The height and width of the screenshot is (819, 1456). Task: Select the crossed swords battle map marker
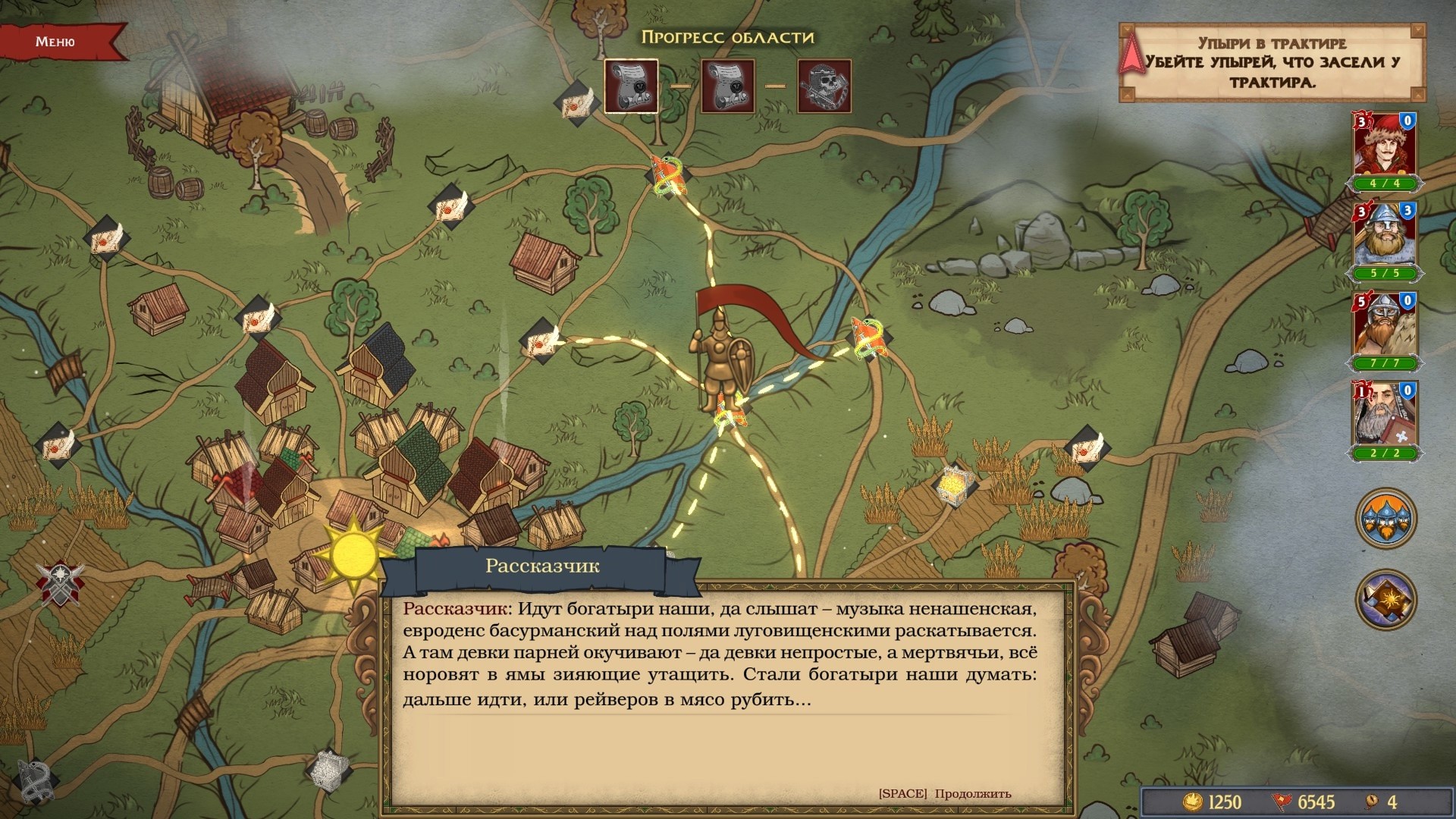click(60, 582)
